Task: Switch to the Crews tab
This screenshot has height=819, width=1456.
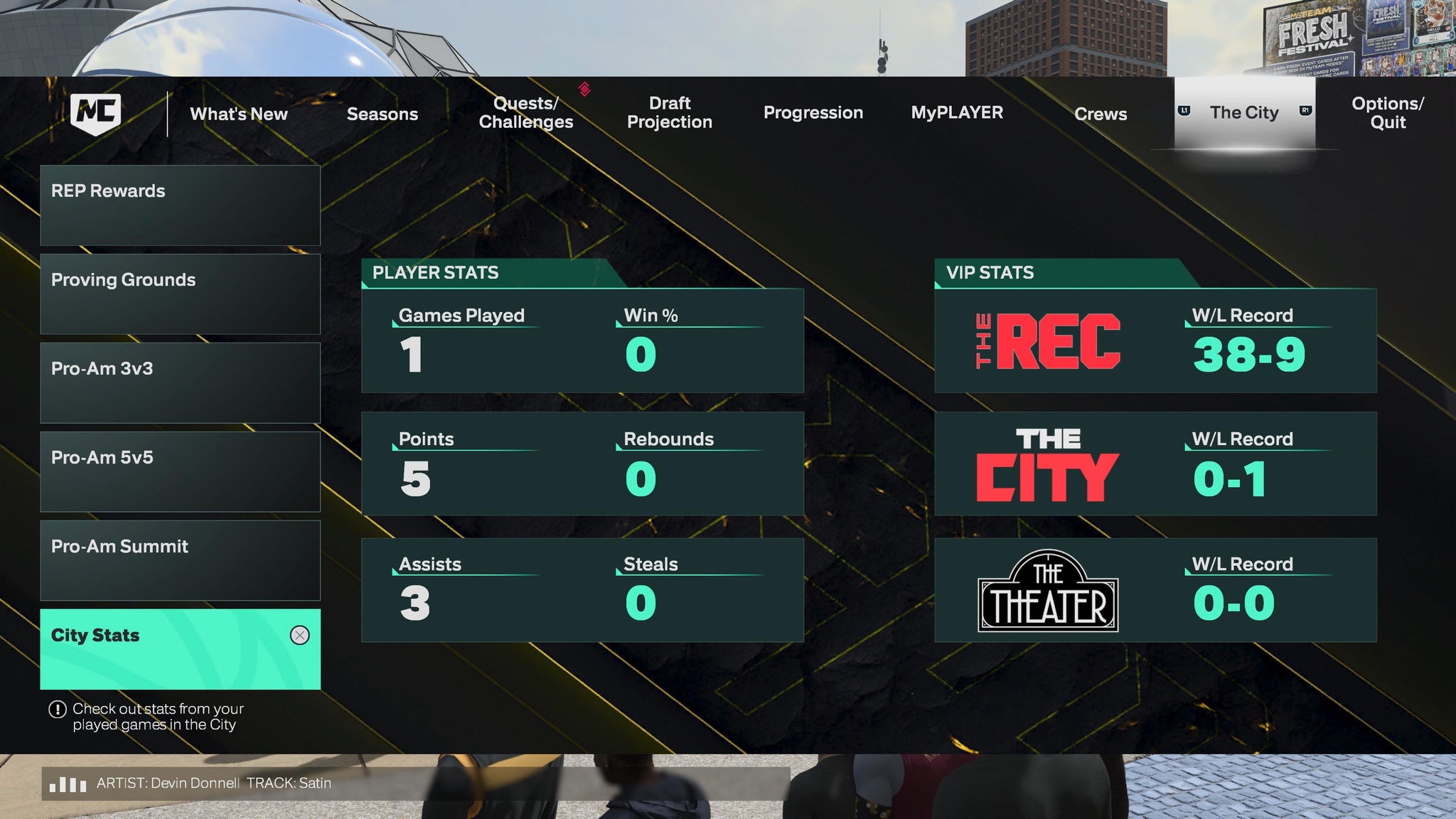Action: click(1101, 114)
